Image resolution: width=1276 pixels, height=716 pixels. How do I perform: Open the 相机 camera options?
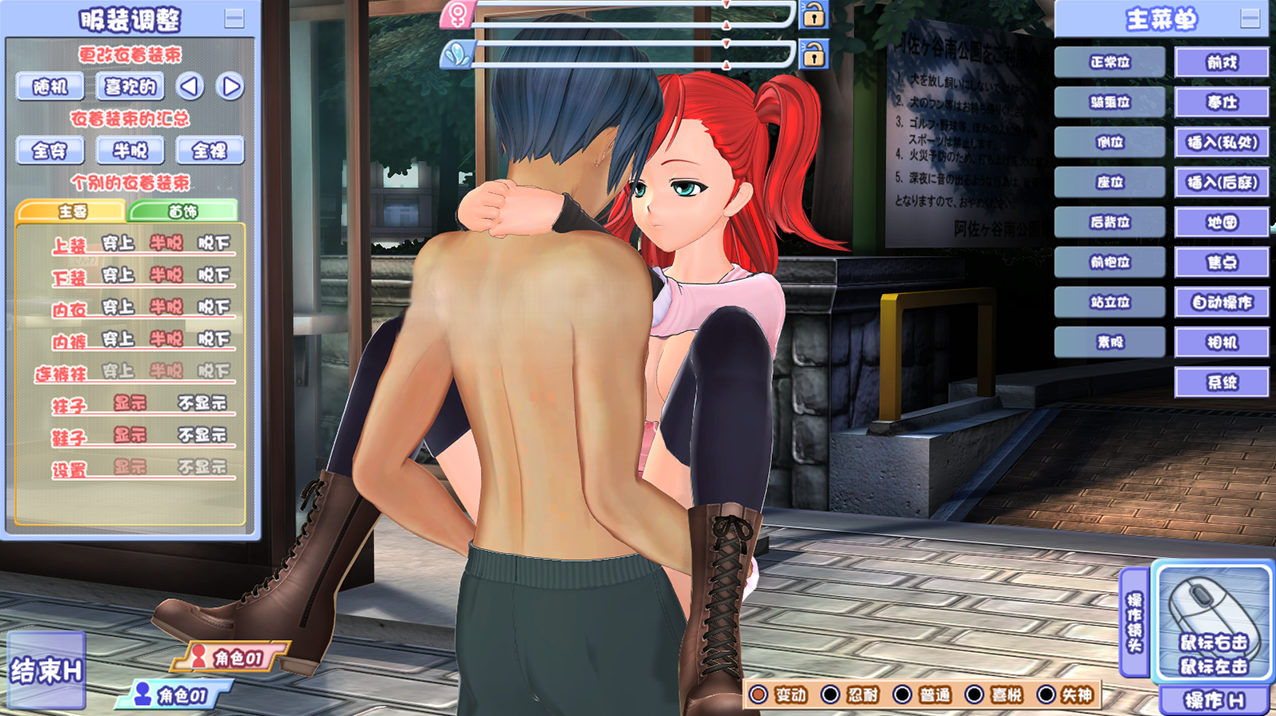1221,342
